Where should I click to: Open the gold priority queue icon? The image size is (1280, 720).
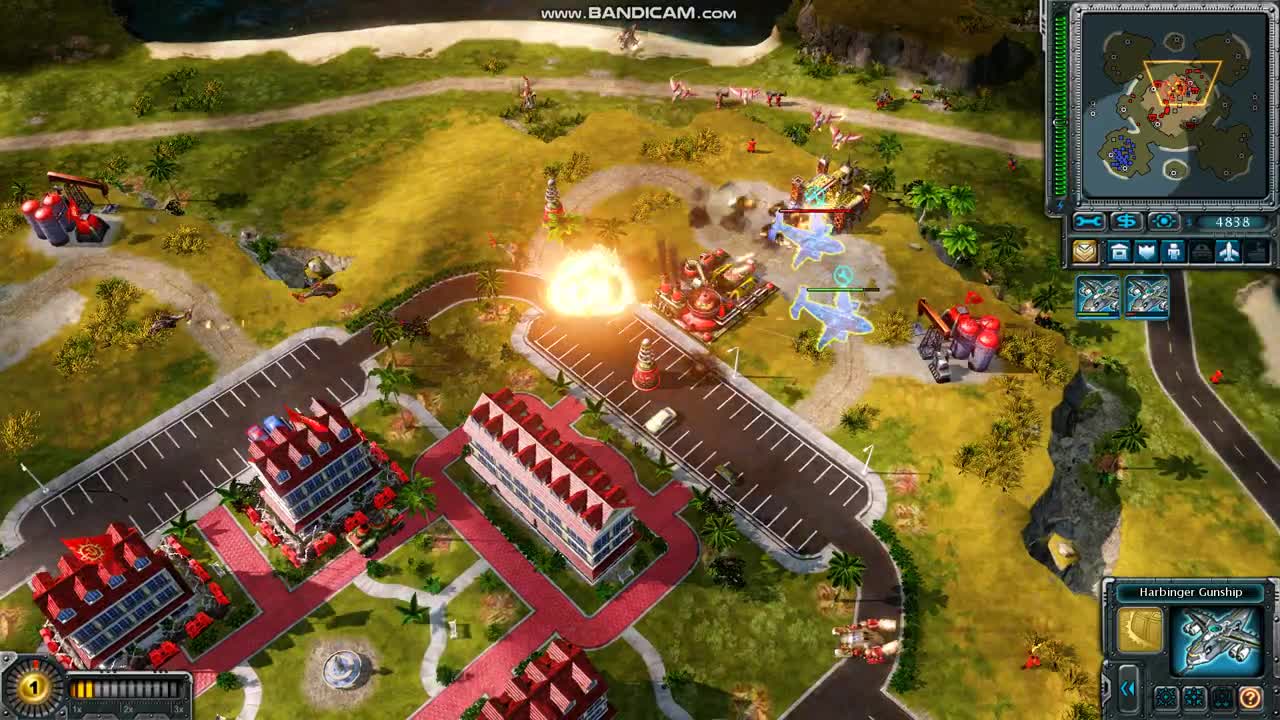[x=1085, y=250]
